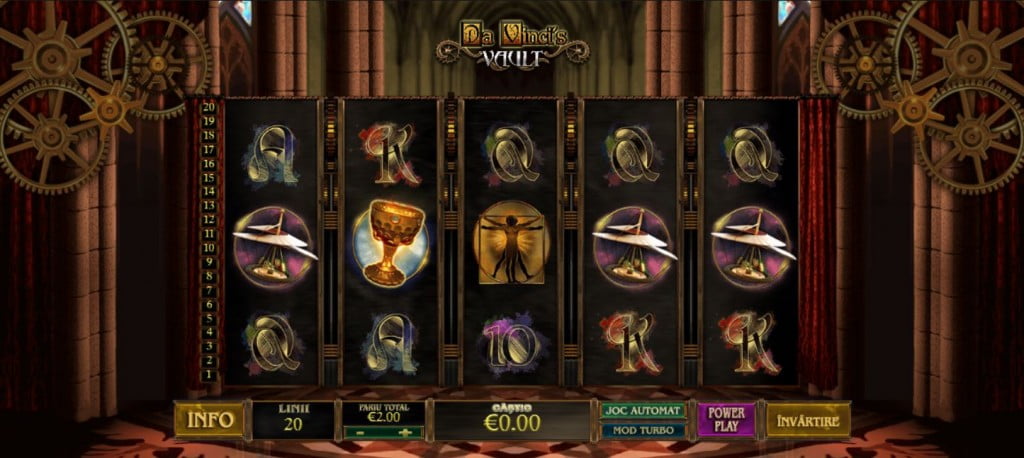The image size is (1024, 458).
Task: Toggle Mod Turbo
Action: 643,430
